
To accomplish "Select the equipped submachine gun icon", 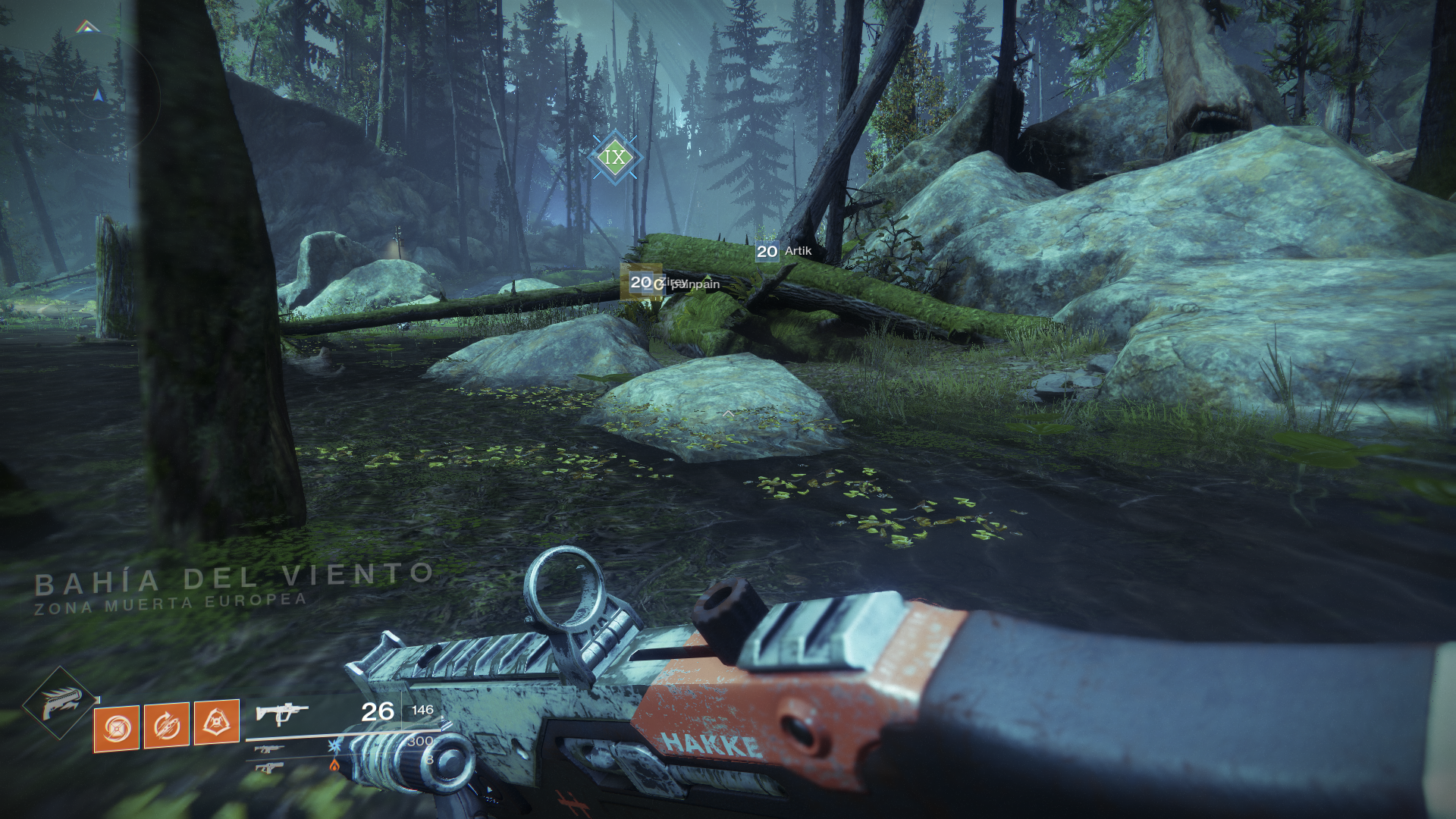I will pos(281,713).
